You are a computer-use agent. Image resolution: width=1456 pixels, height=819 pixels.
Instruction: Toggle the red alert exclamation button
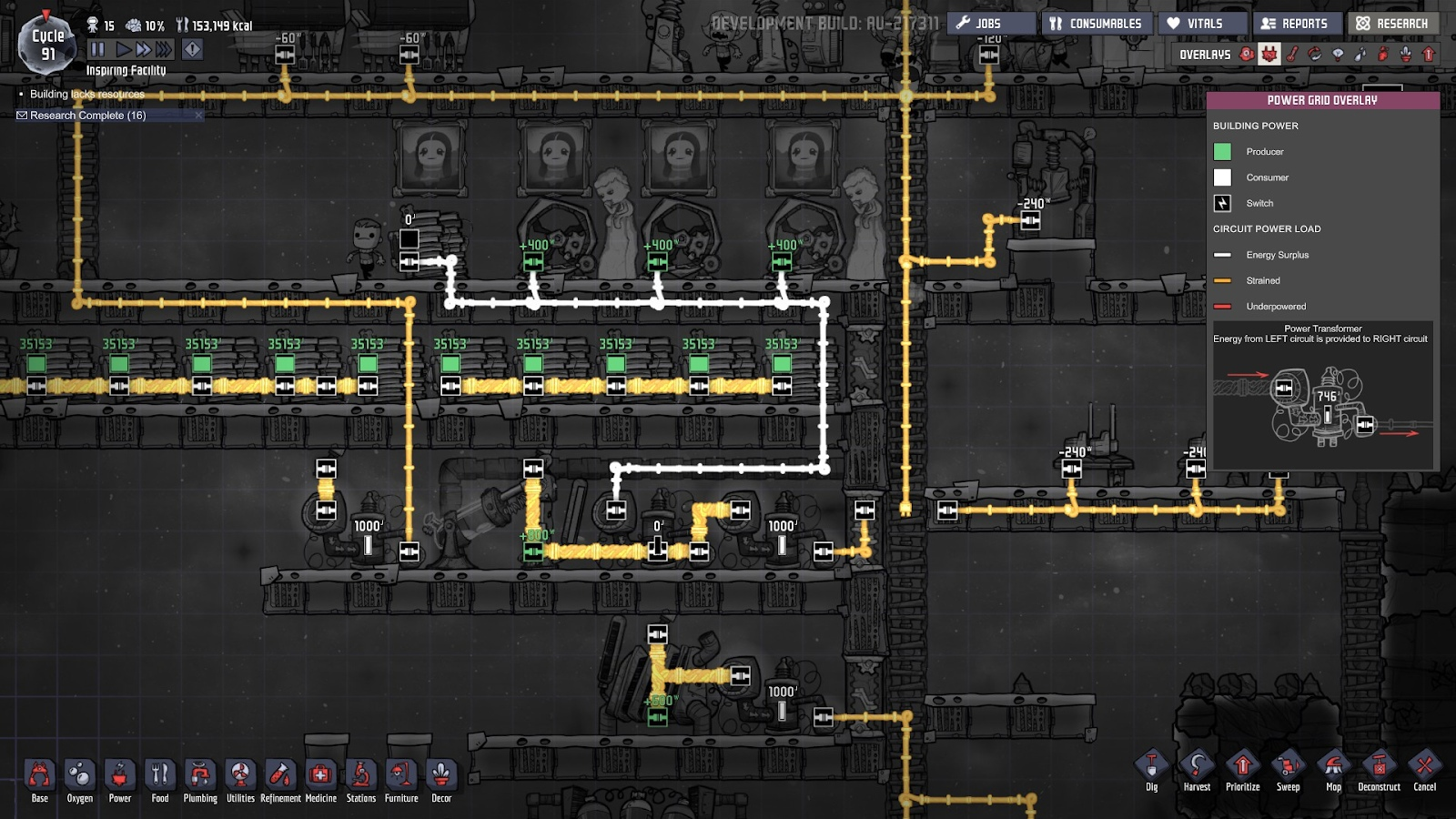pos(192,49)
